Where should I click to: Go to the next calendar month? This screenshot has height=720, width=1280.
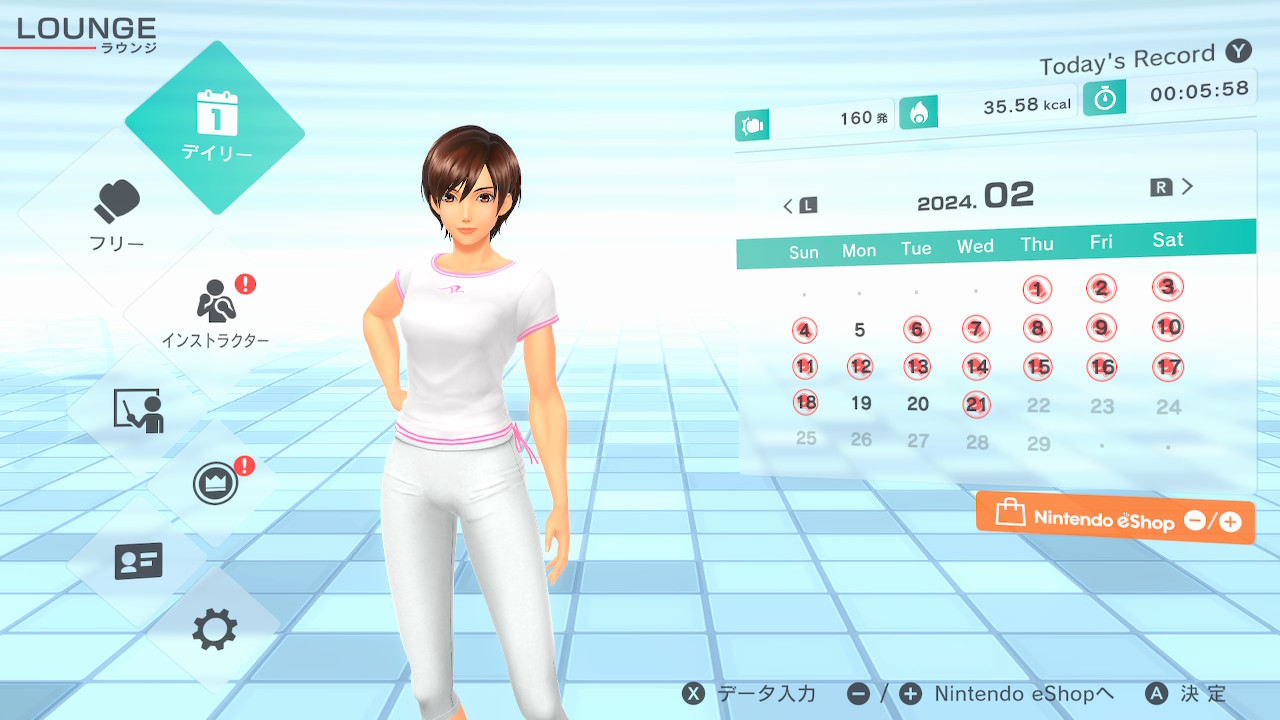[1174, 187]
